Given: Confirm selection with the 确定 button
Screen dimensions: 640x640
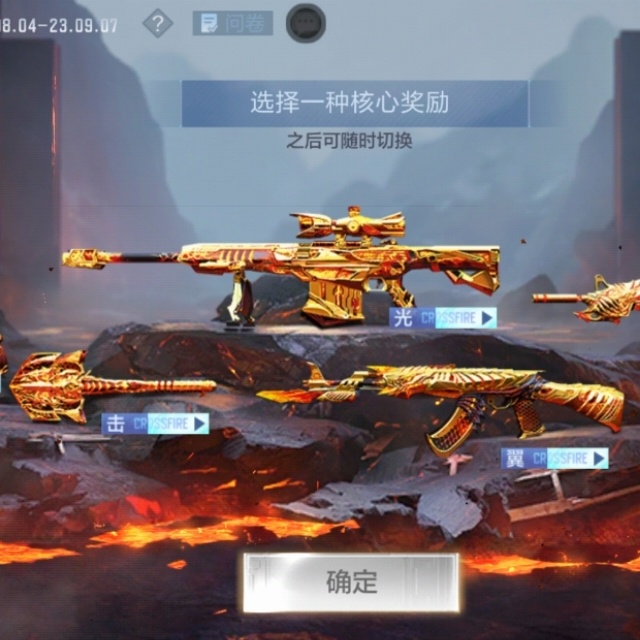Looking at the screenshot, I should click(x=349, y=582).
